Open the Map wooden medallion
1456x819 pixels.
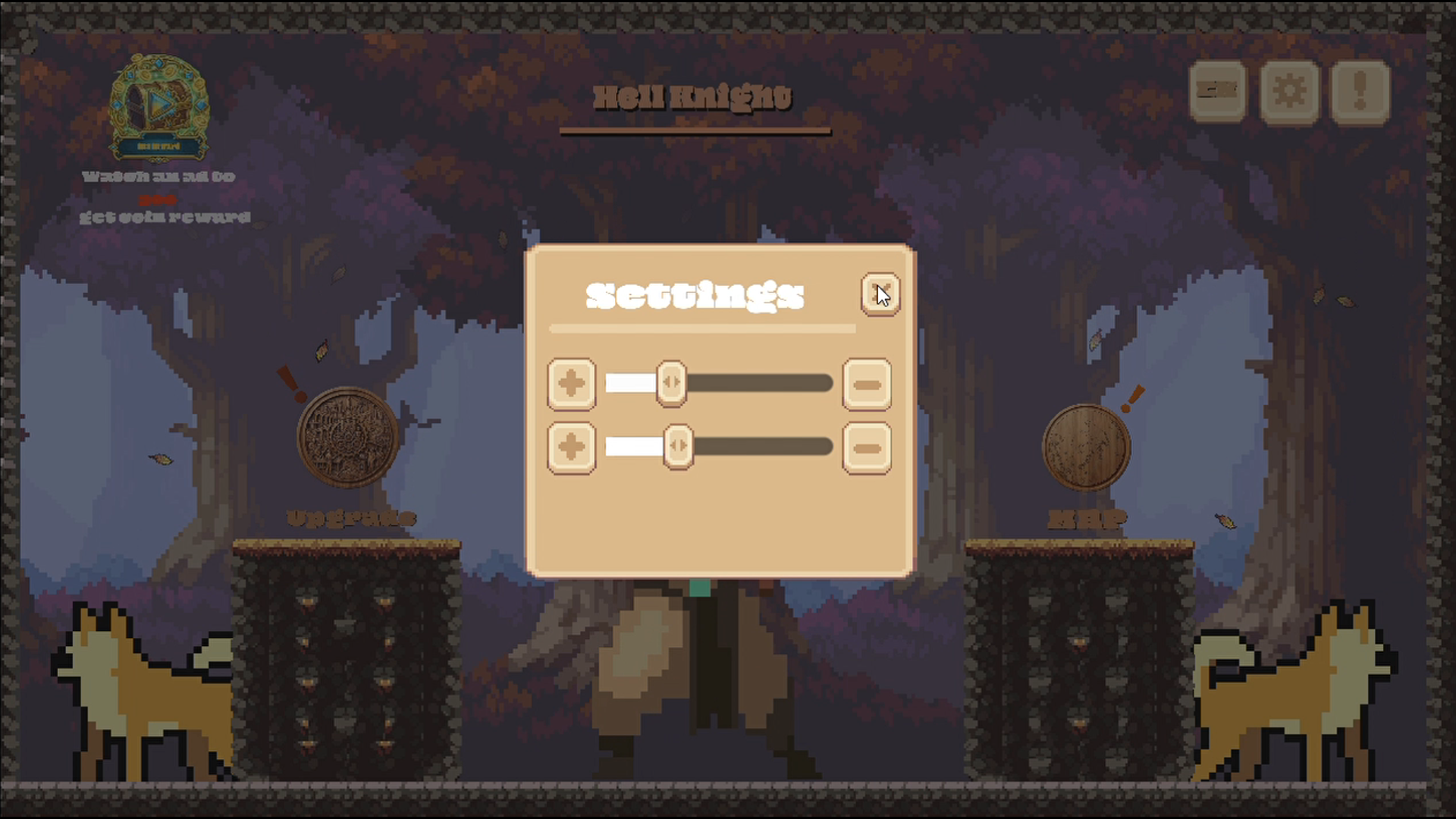click(x=1086, y=447)
